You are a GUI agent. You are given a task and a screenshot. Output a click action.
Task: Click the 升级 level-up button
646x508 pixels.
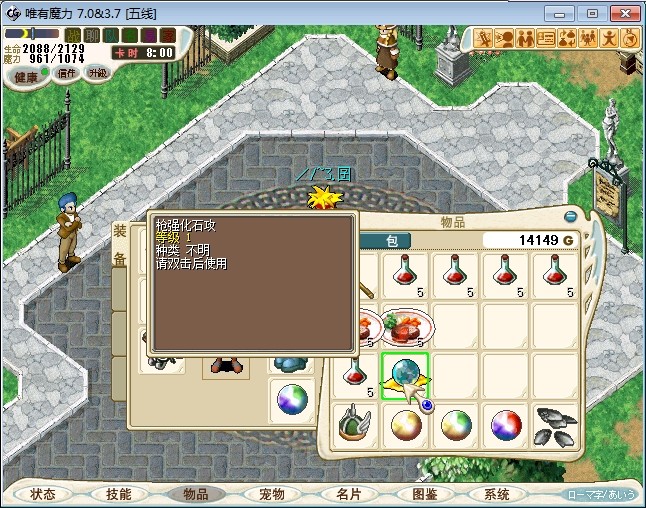click(x=98, y=73)
